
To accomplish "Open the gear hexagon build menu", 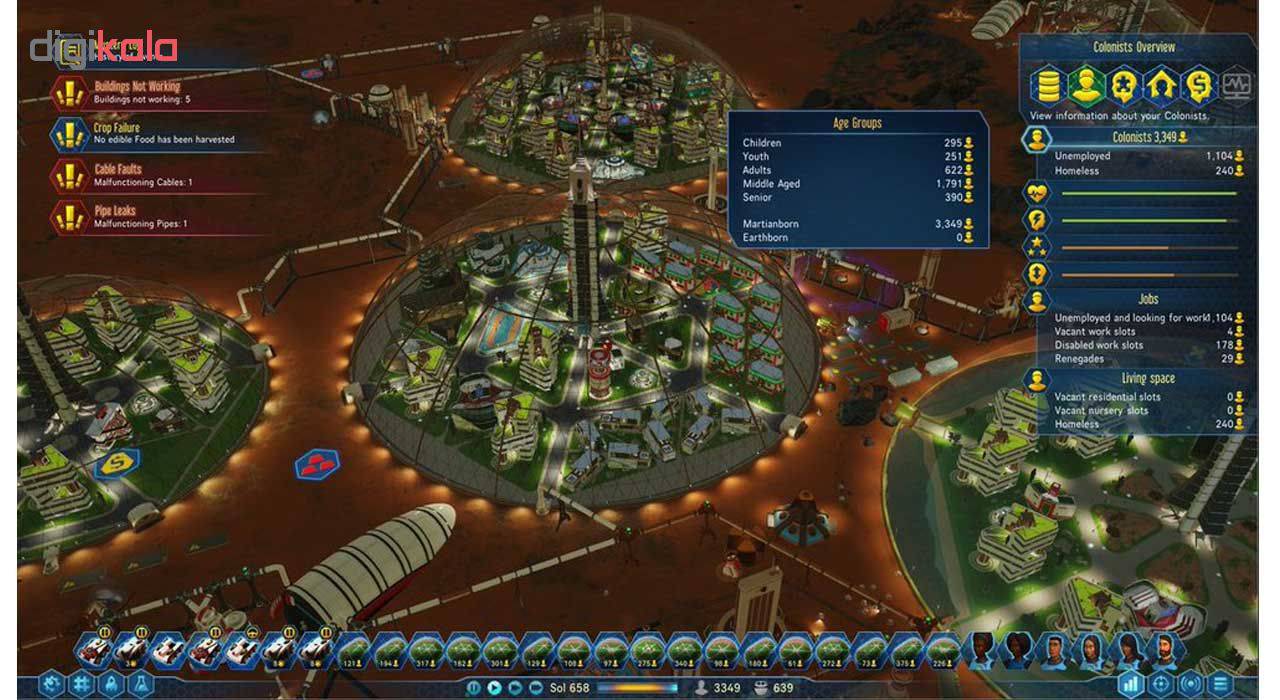I will coord(52,686).
